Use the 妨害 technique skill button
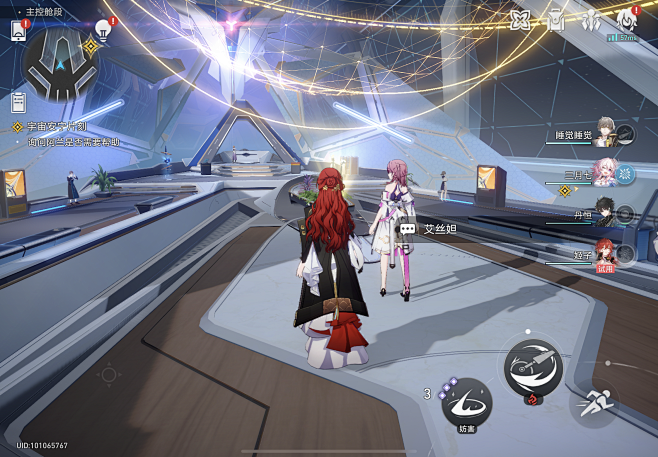Screen dimensions: 658x457 pyautogui.click(x=466, y=405)
